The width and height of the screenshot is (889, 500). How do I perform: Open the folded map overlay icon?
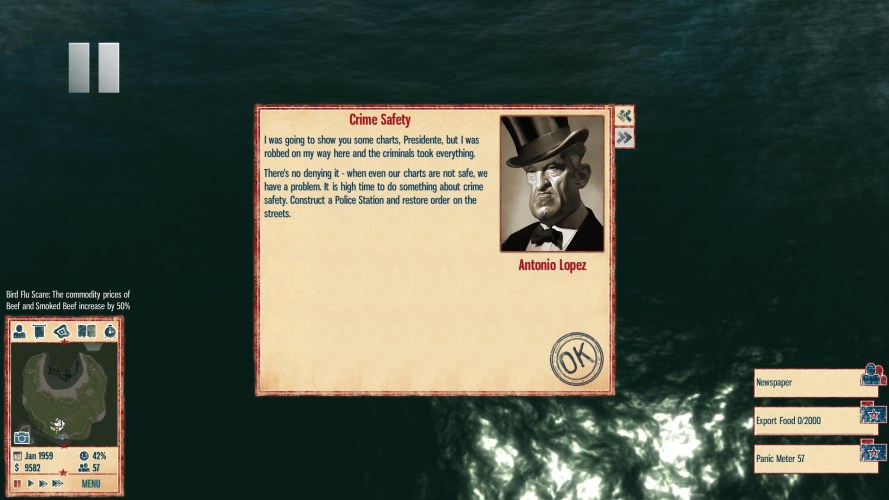point(63,331)
